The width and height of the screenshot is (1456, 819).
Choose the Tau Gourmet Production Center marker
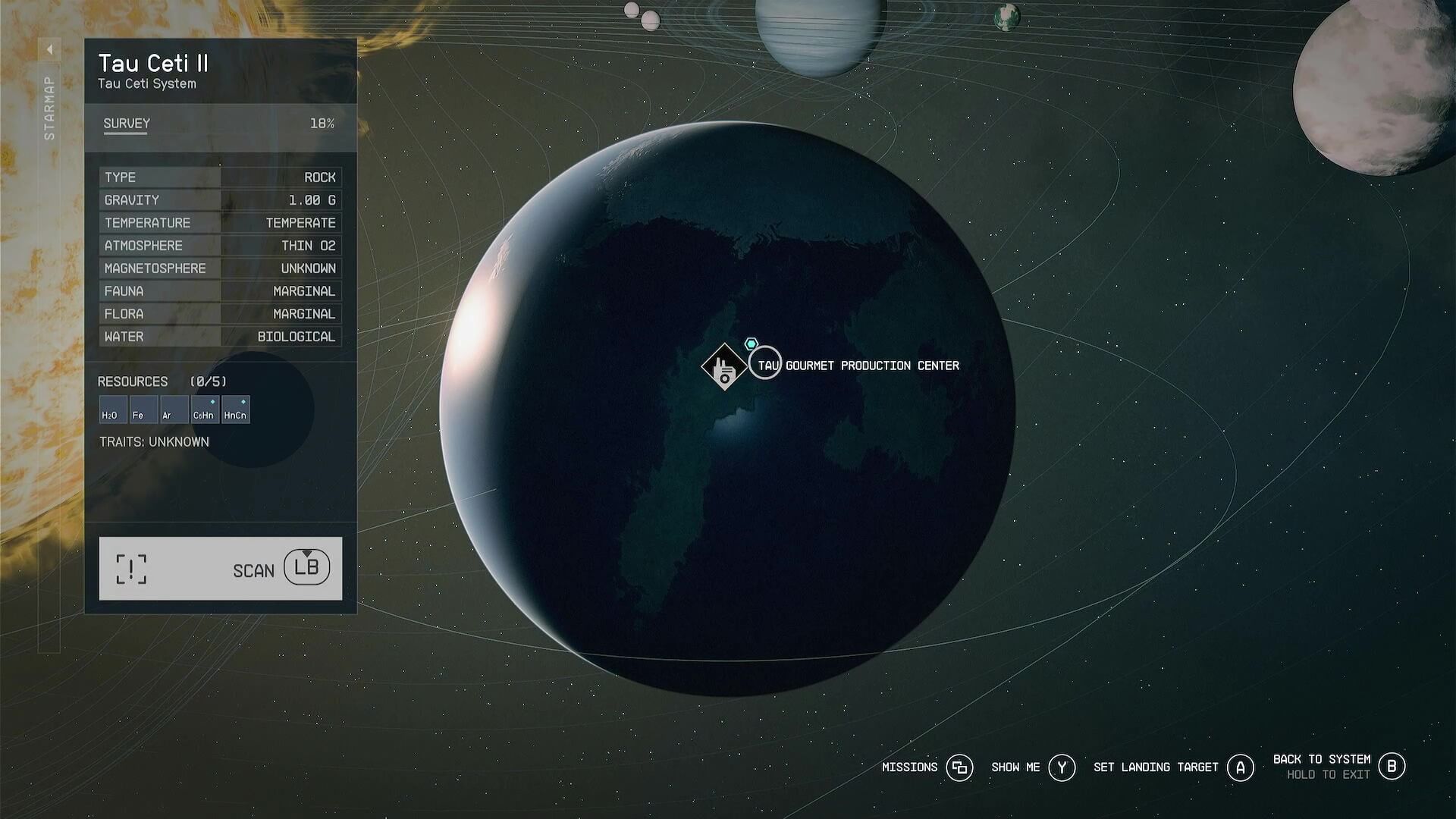tap(724, 367)
